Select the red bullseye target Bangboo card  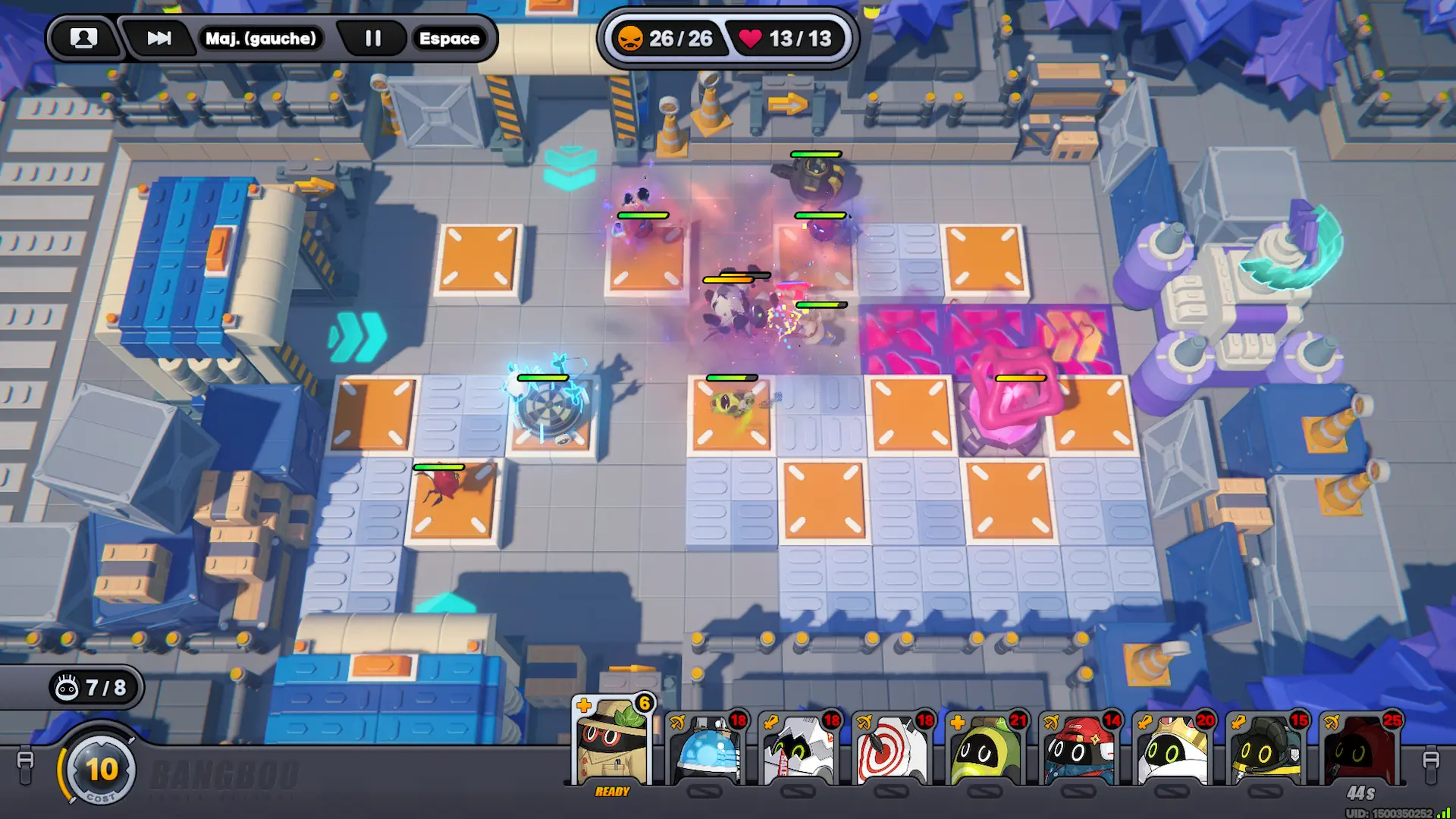(893, 751)
